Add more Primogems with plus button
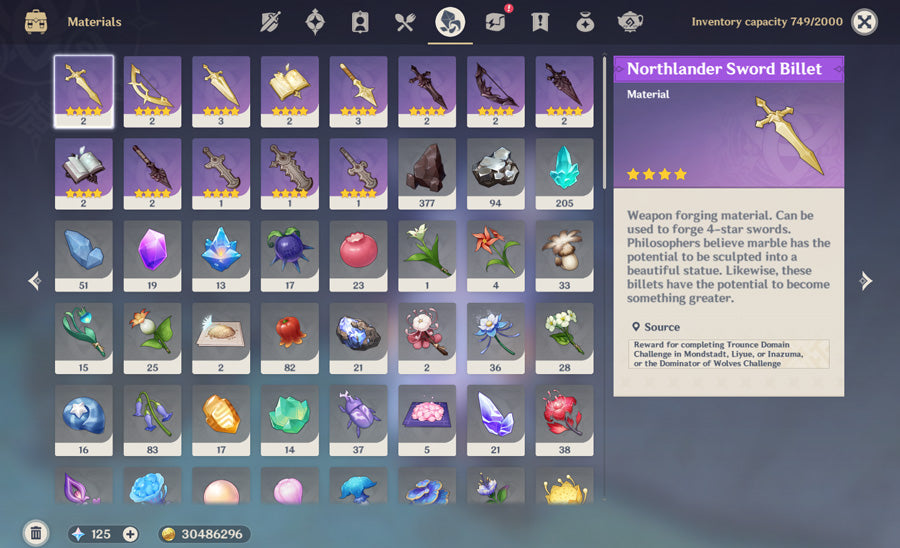The width and height of the screenshot is (900, 548). tap(130, 534)
